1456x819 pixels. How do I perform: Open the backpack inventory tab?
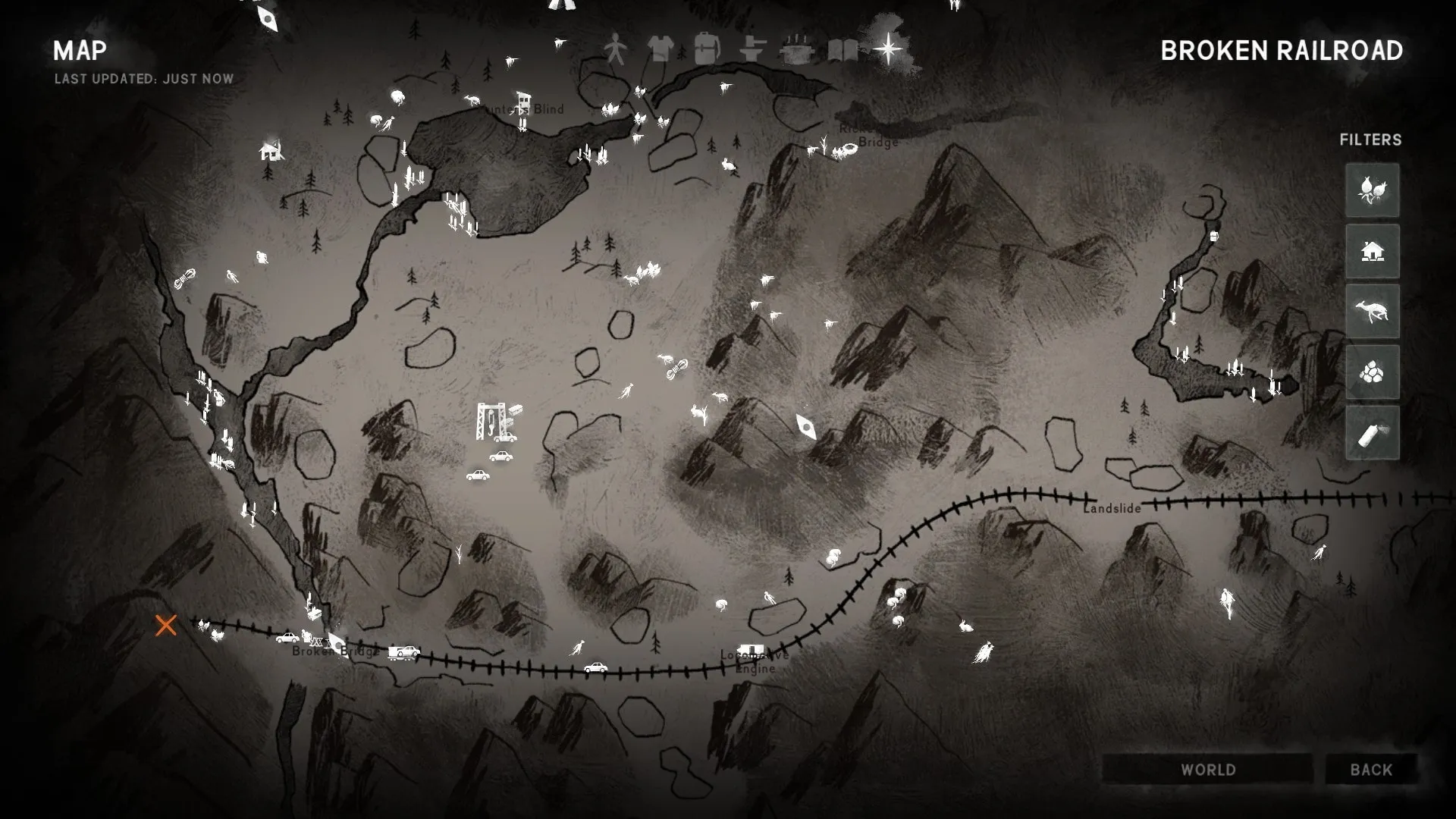(707, 49)
